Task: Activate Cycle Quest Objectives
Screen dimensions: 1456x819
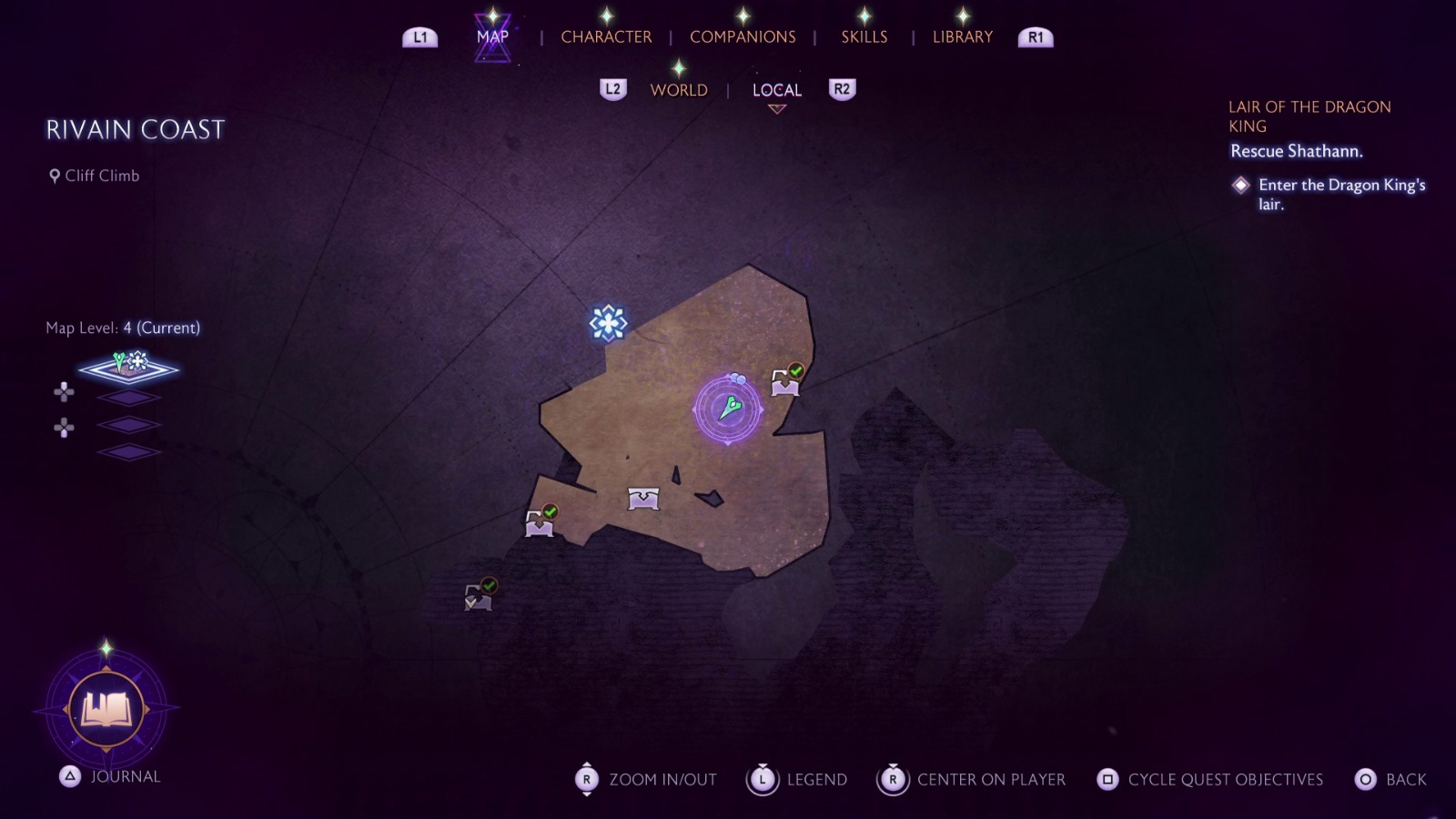Action: pos(1210,780)
